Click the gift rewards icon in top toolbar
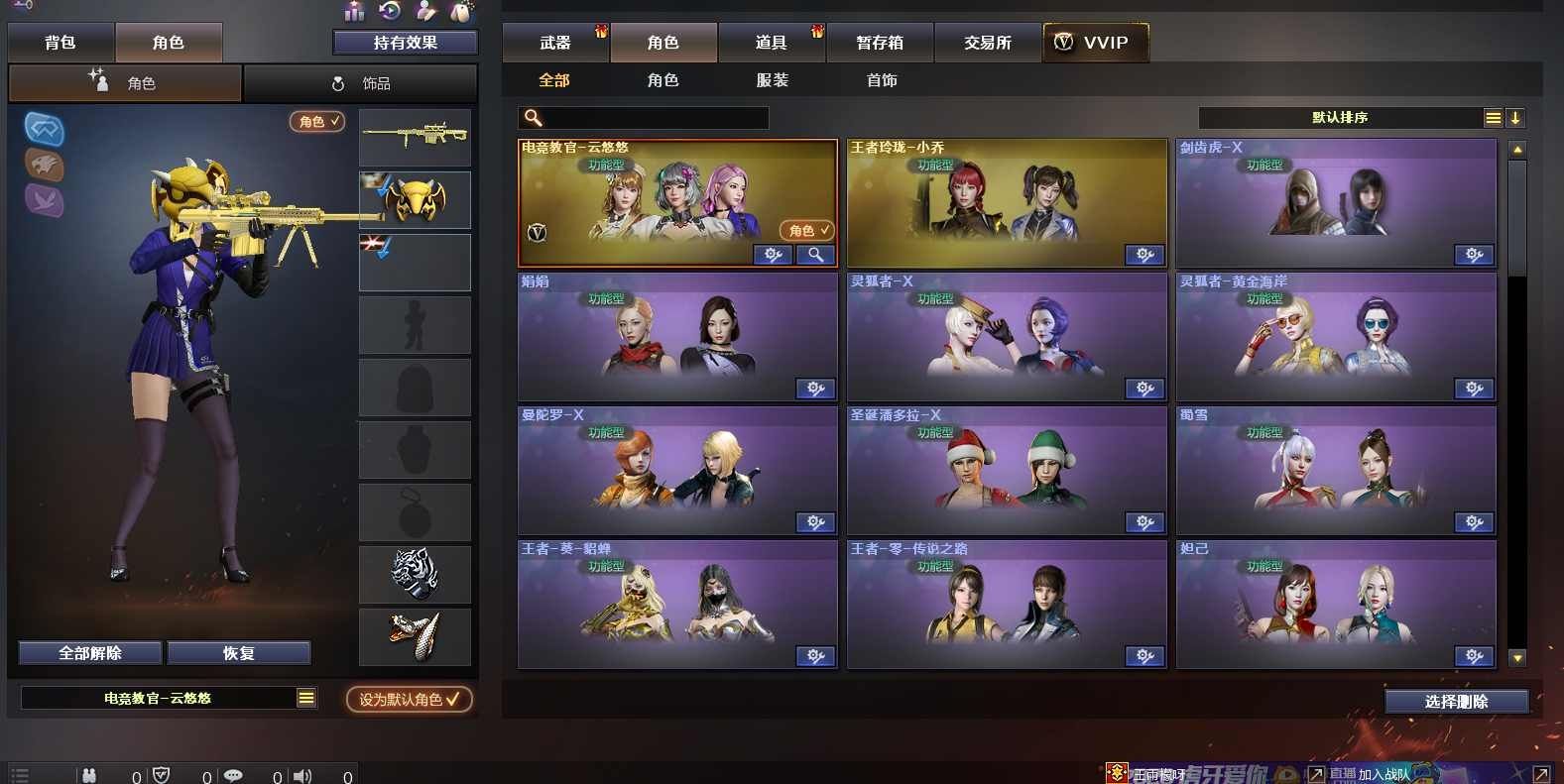1564x784 pixels. [353, 12]
